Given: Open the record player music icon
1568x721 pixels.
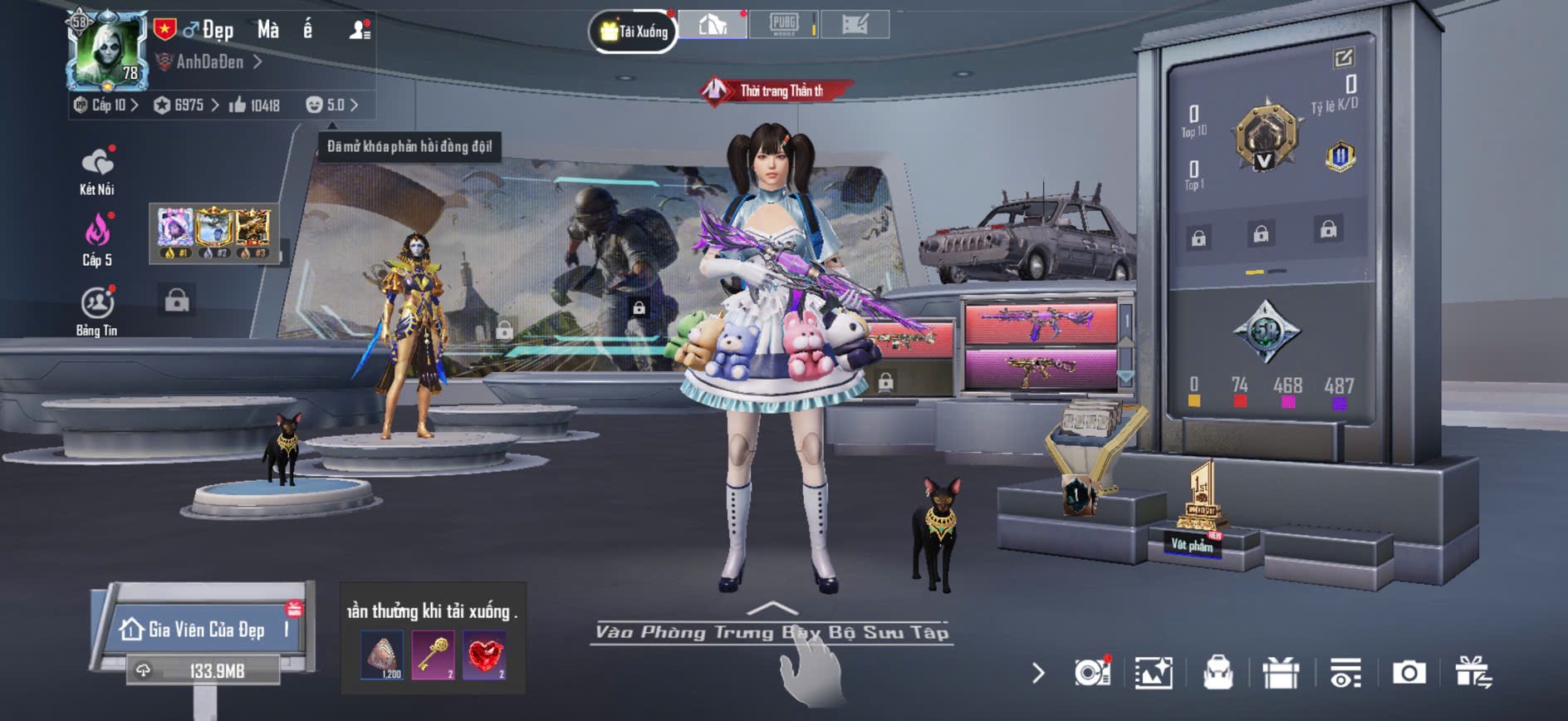Looking at the screenshot, I should [x=1091, y=673].
